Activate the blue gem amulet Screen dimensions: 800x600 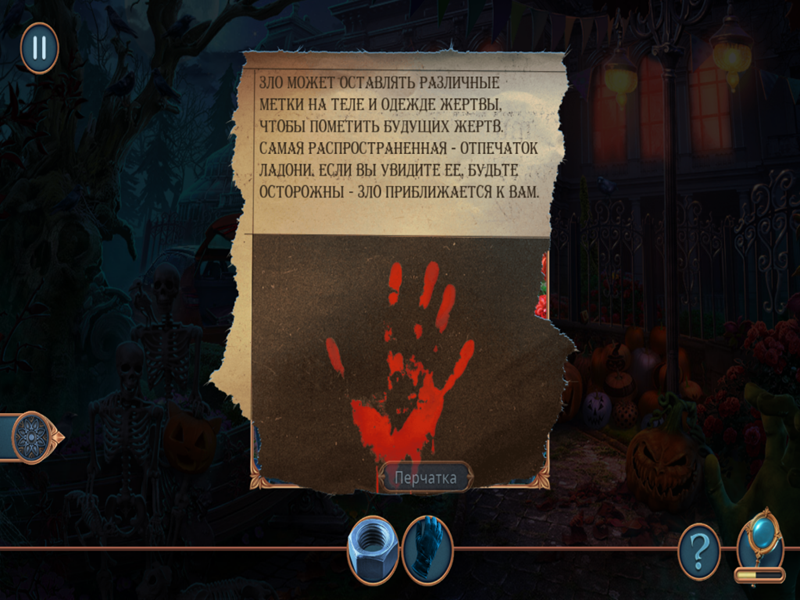pyautogui.click(x=760, y=540)
